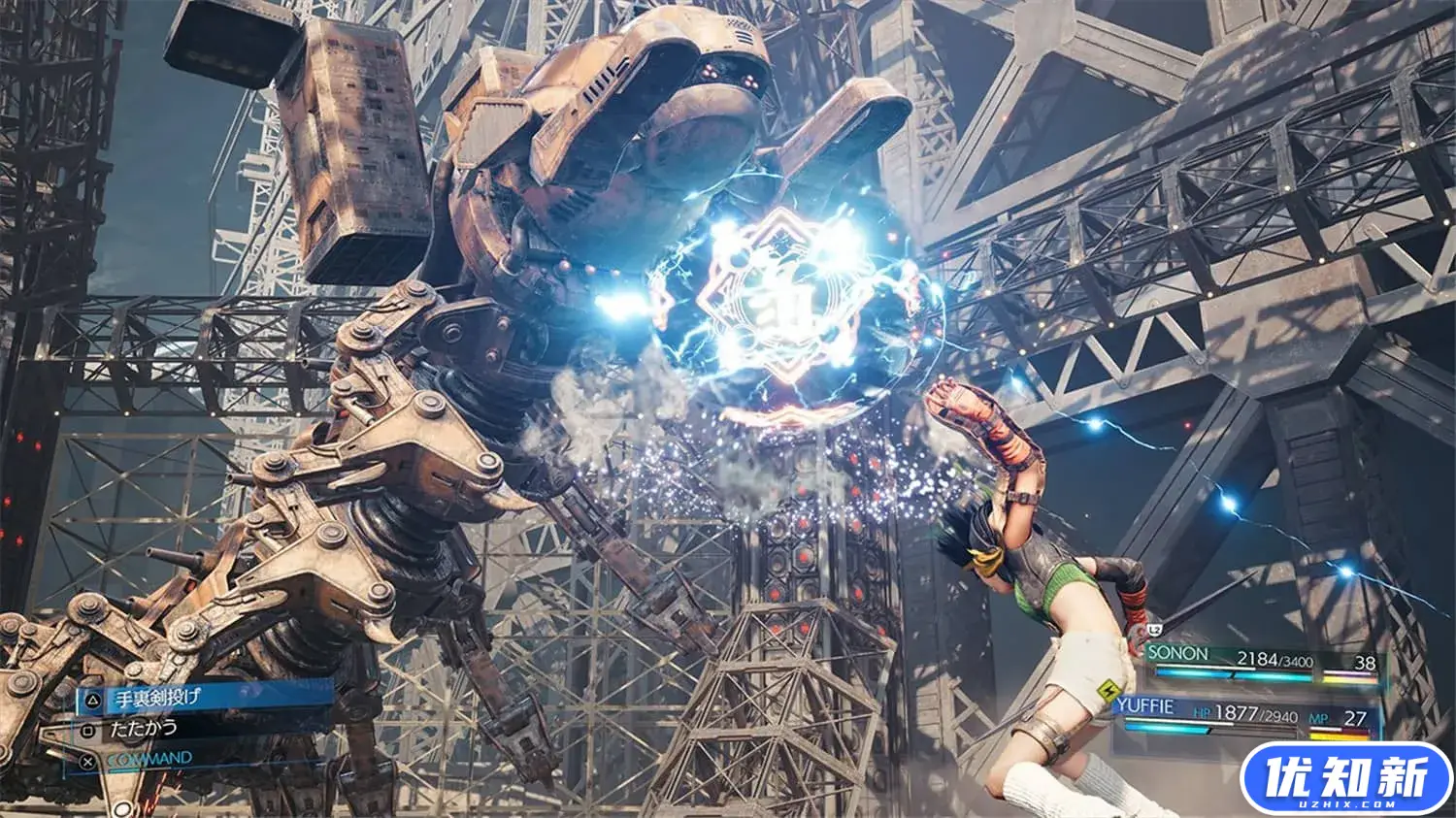Select Sonon's party status row
Image resolution: width=1456 pixels, height=818 pixels.
[1260, 662]
